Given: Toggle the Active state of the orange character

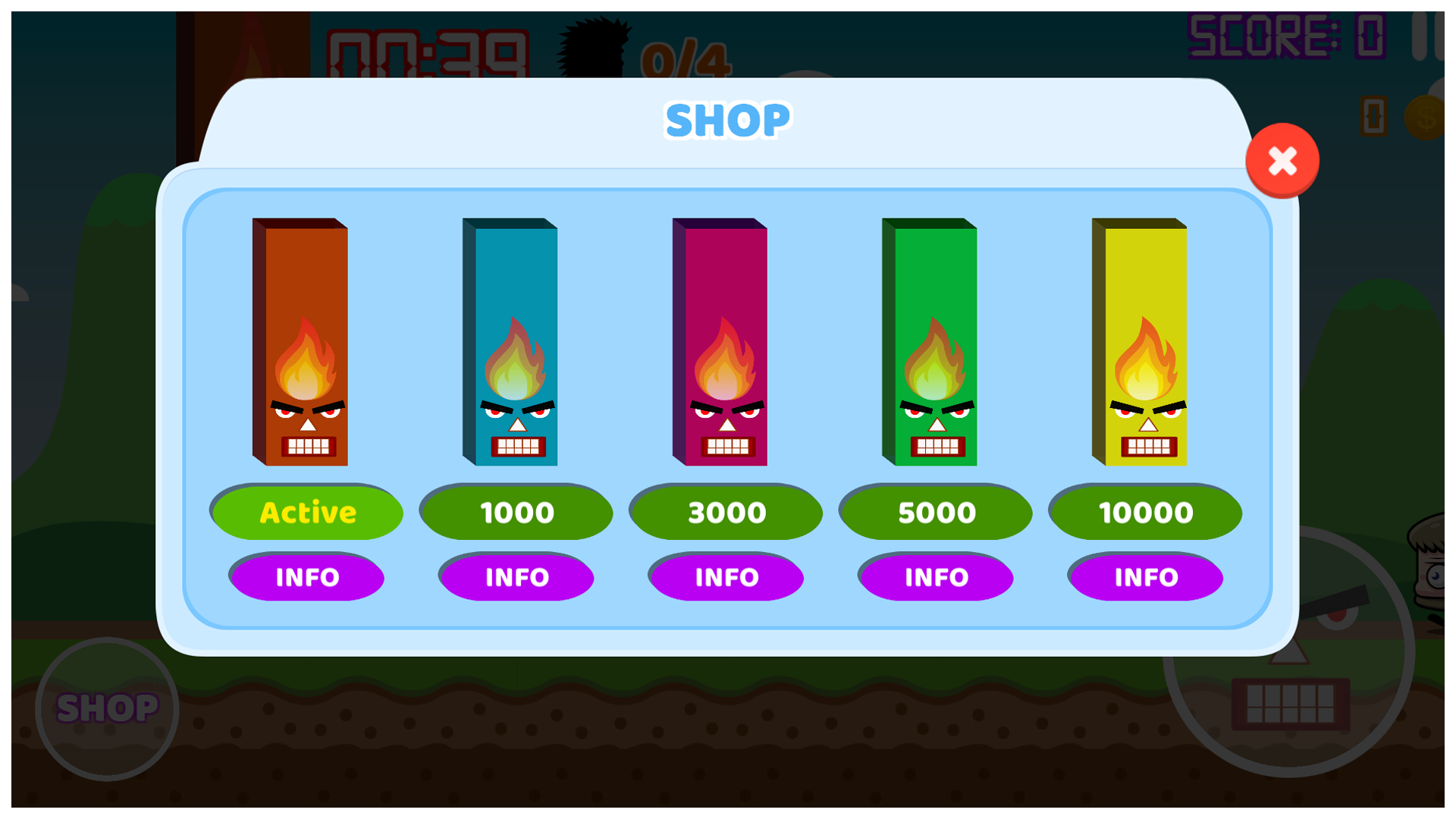Looking at the screenshot, I should click(x=306, y=512).
